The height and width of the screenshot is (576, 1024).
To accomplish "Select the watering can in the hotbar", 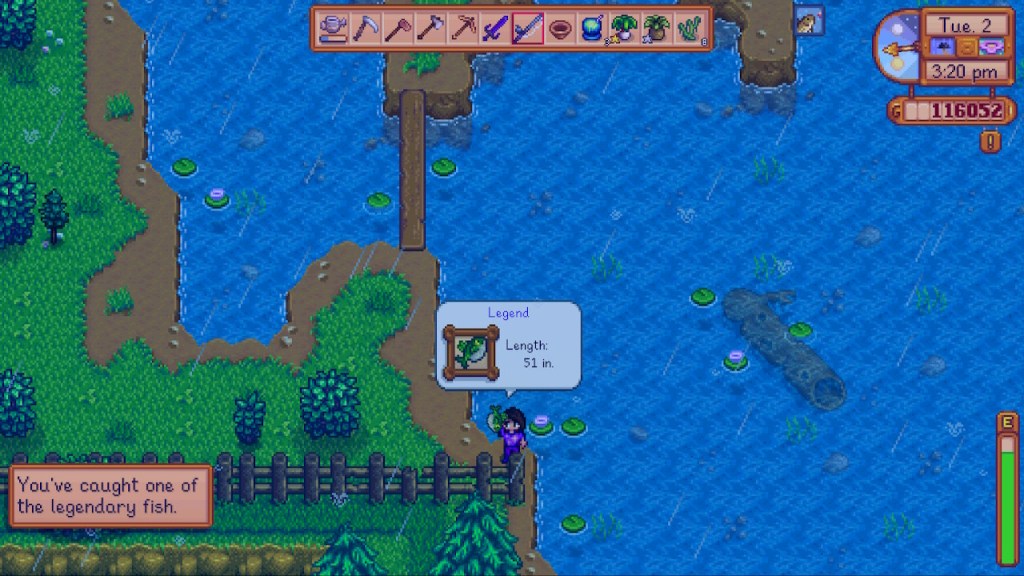I will click(334, 29).
